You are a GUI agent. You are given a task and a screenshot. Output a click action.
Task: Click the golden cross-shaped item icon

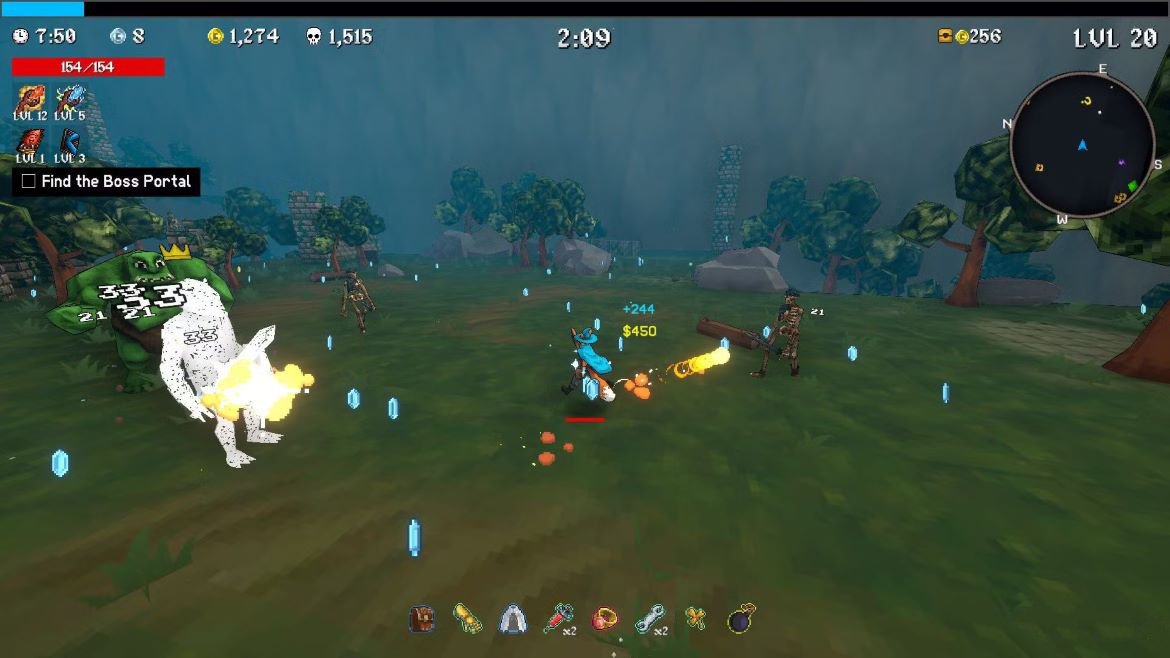point(696,619)
